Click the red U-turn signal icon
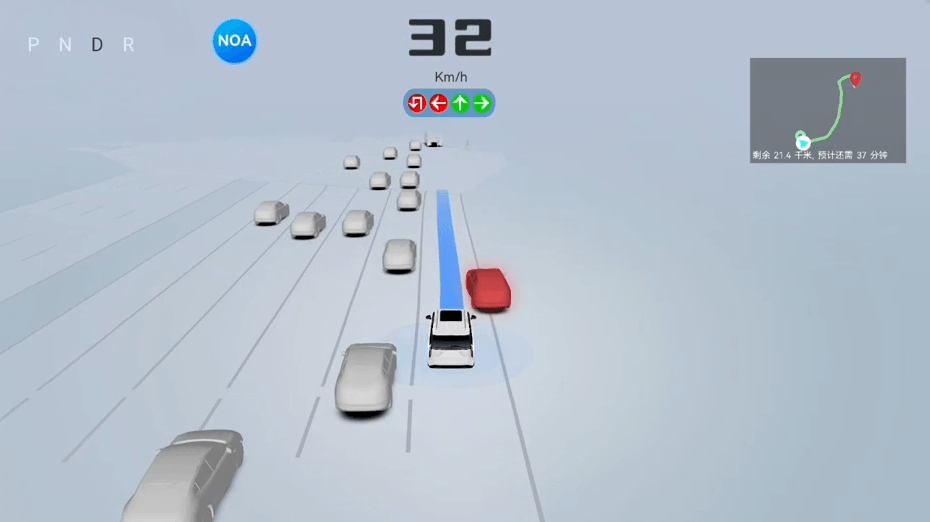This screenshot has width=930, height=522. (417, 103)
